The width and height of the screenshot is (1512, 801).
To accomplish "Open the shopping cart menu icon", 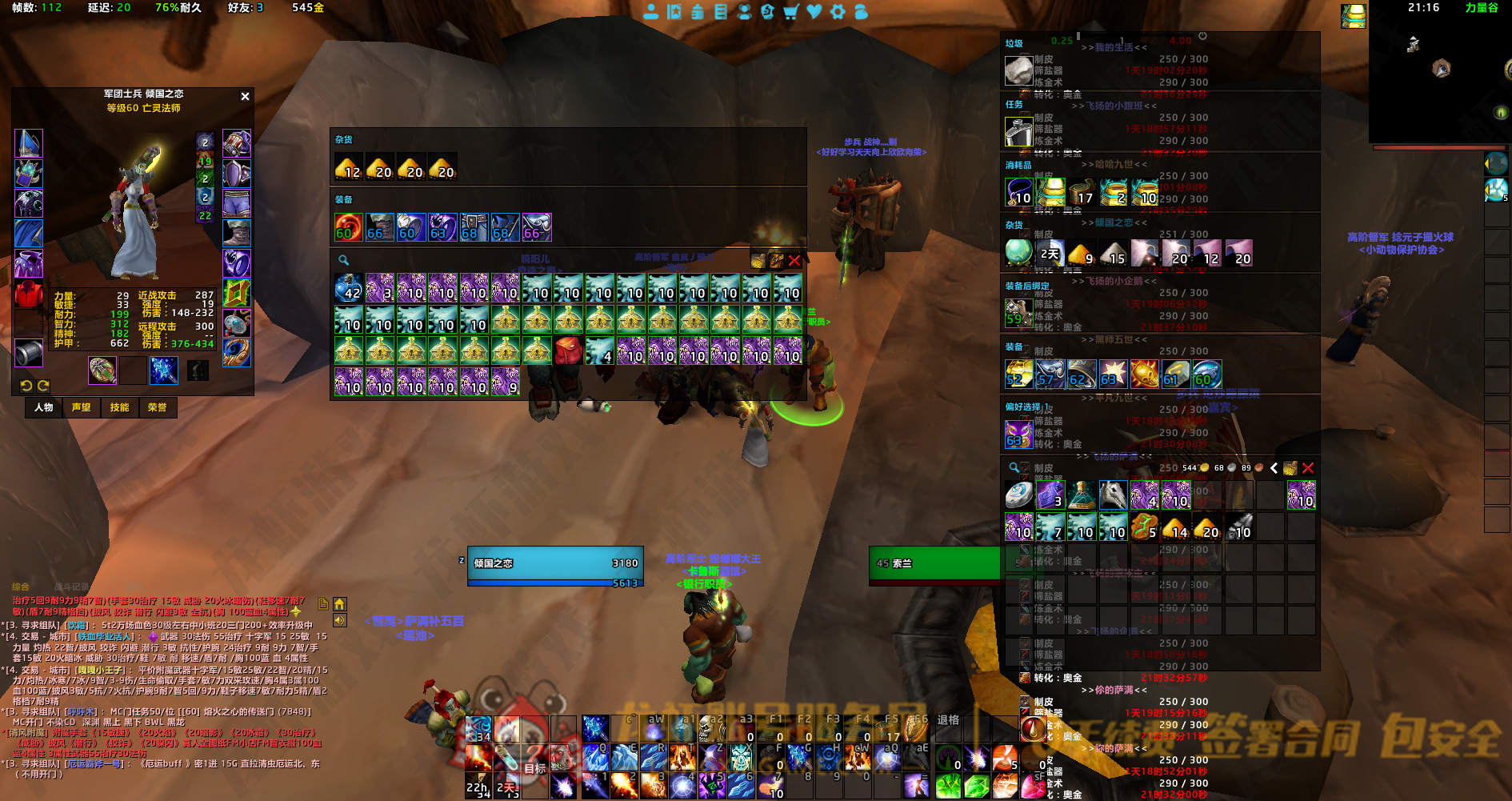I will click(x=790, y=11).
